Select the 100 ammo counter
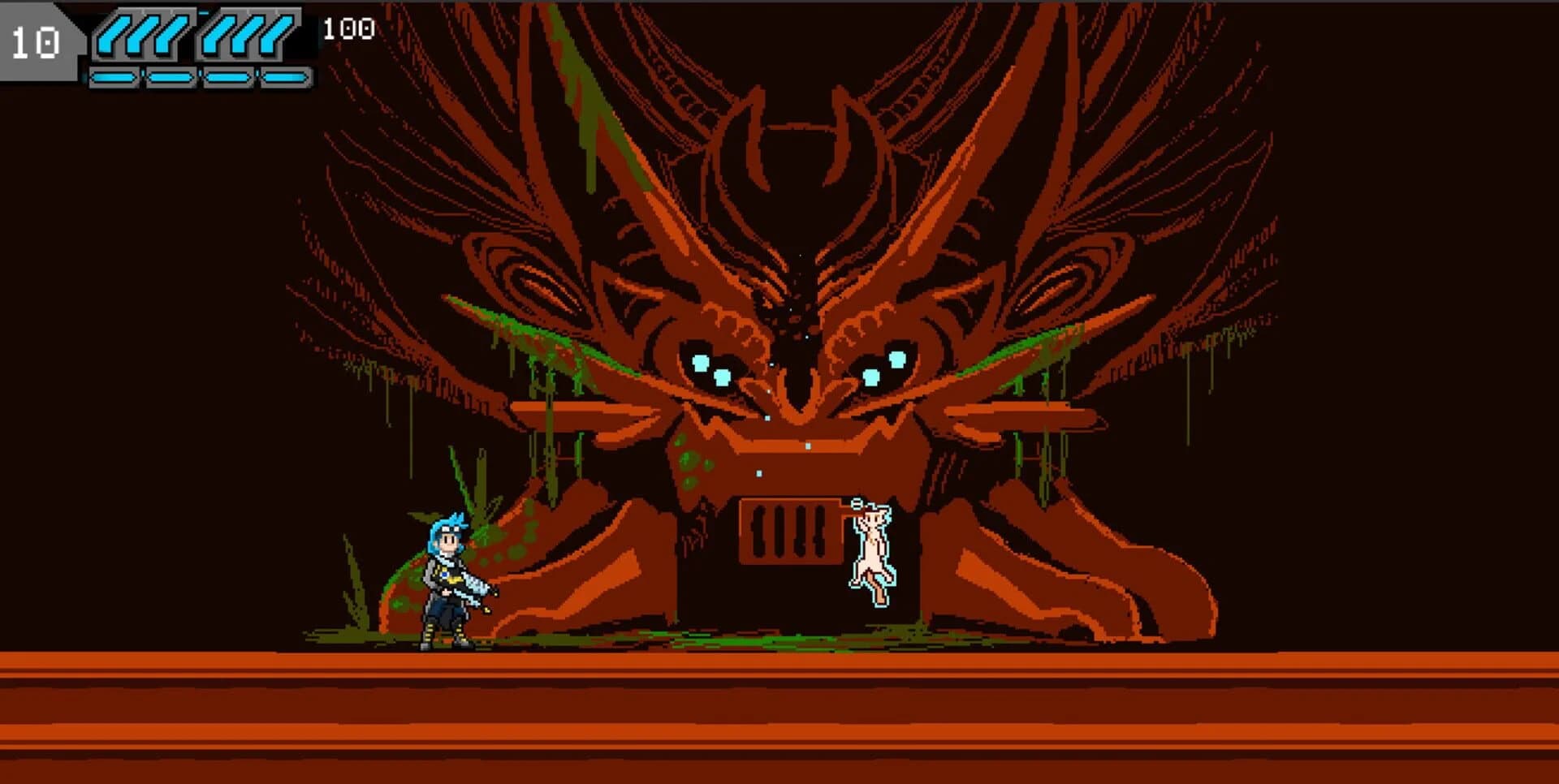This screenshot has width=1559, height=784. click(x=345, y=27)
